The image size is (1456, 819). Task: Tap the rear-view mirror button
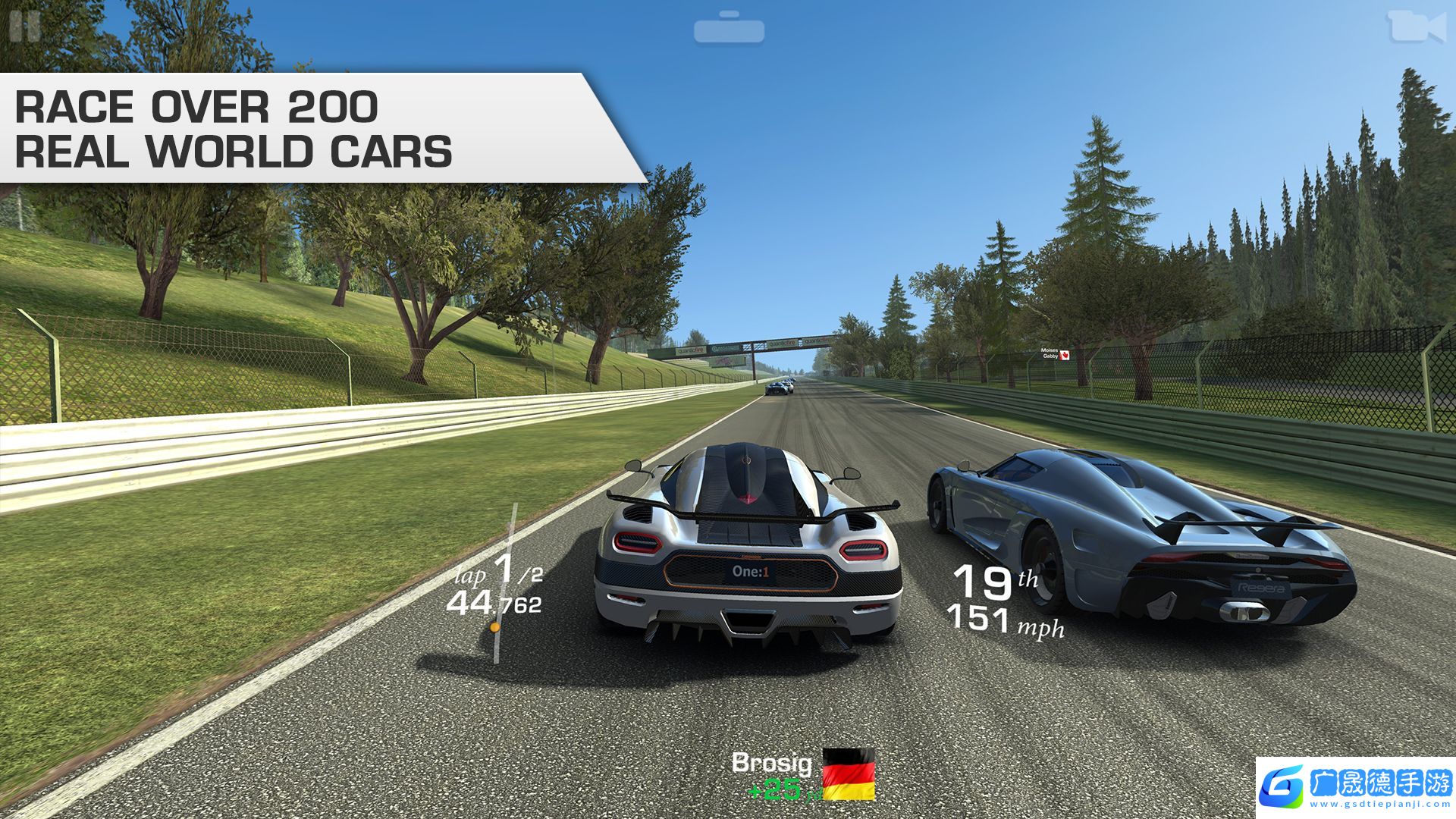click(x=729, y=29)
